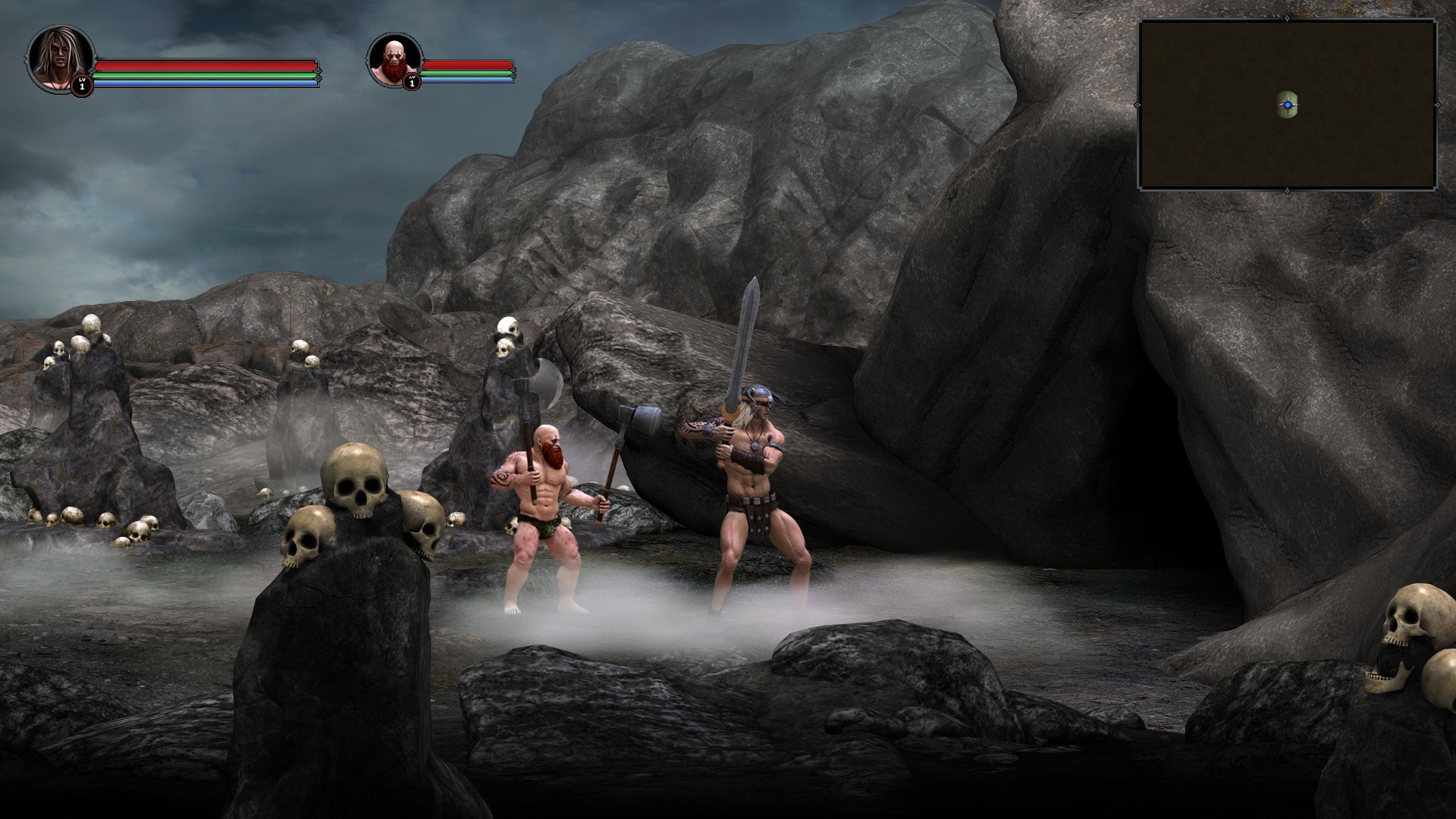Click the blue player marker on the minimap
1456x819 pixels.
1289,105
